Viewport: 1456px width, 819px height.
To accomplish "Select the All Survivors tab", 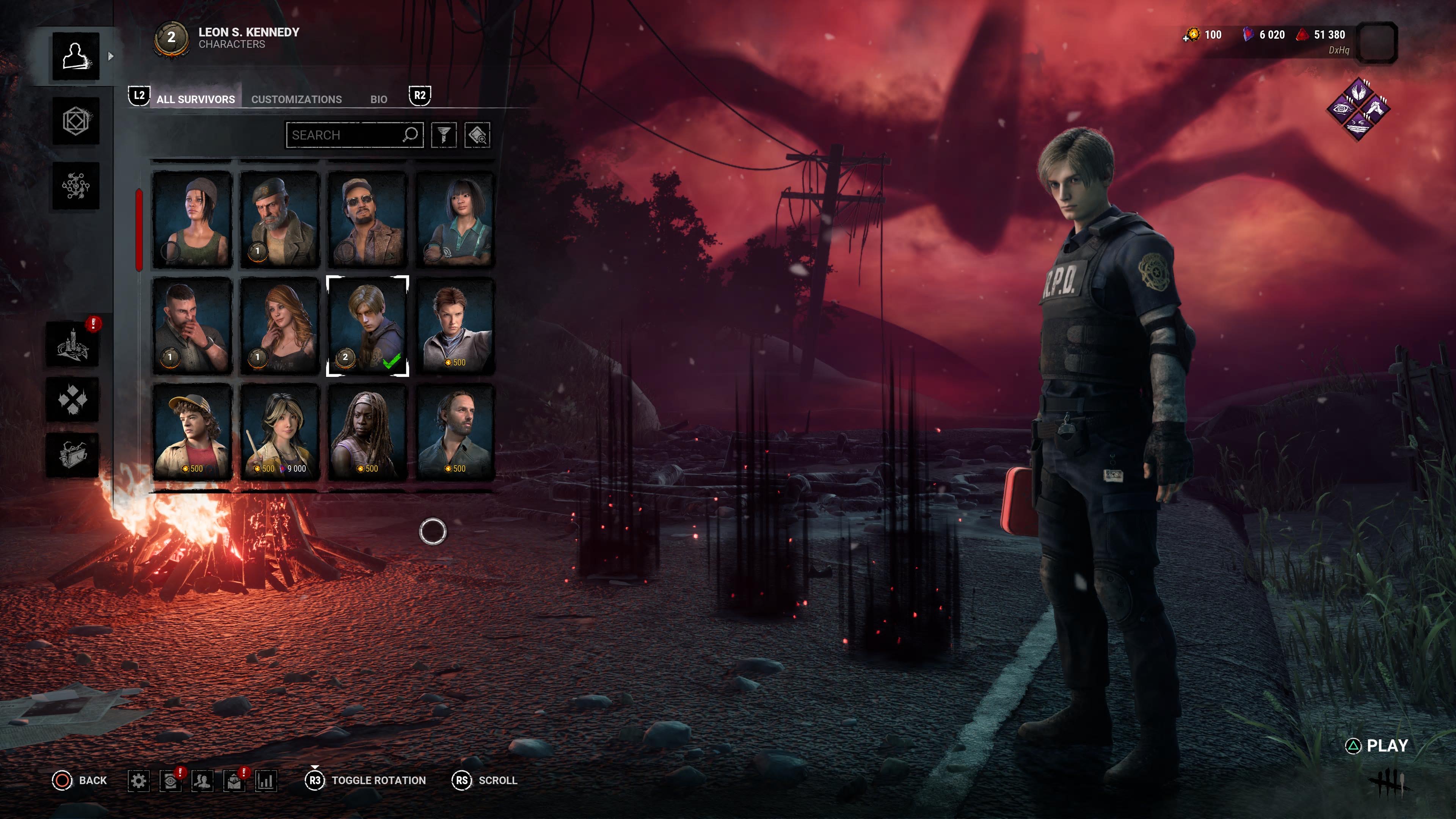I will [x=195, y=99].
